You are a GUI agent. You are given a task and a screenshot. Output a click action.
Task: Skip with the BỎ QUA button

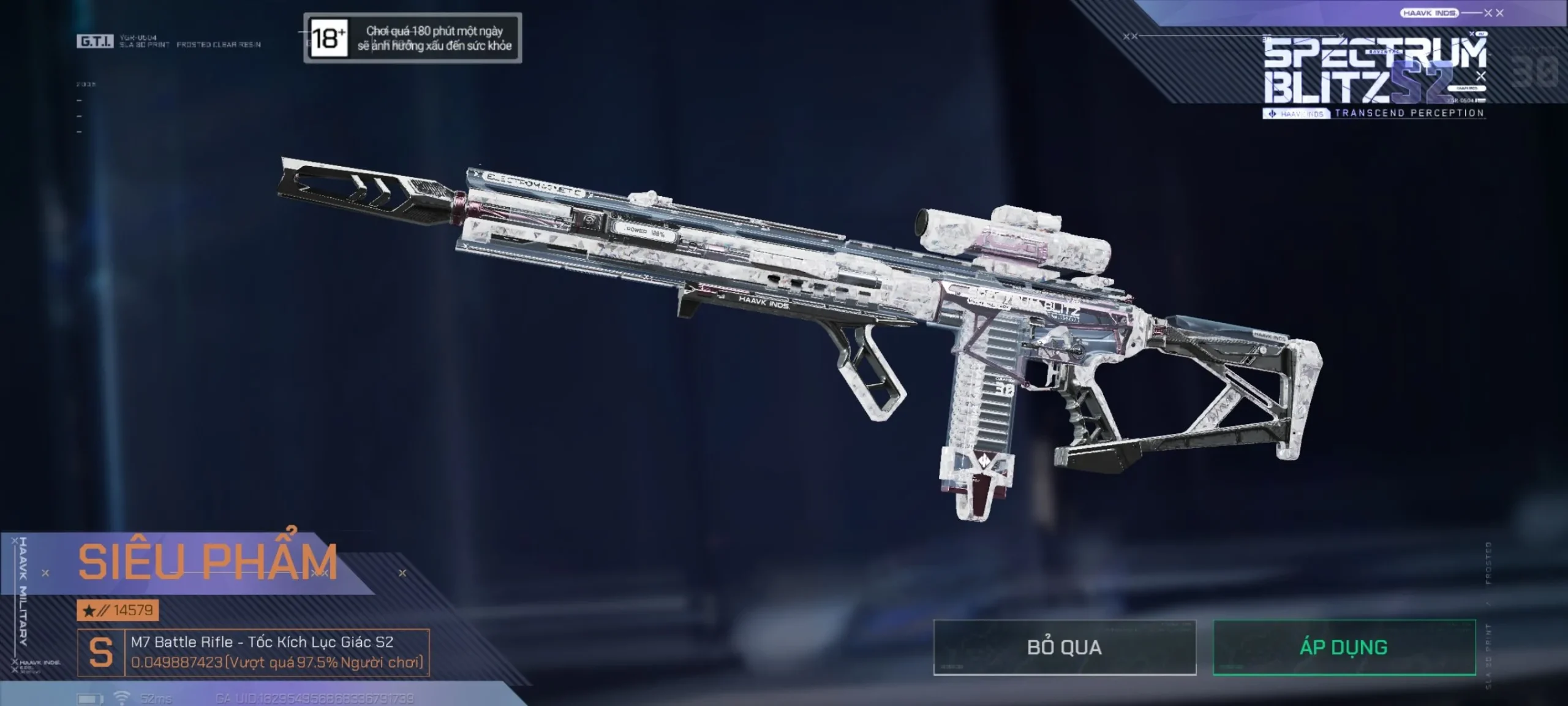tap(1065, 648)
